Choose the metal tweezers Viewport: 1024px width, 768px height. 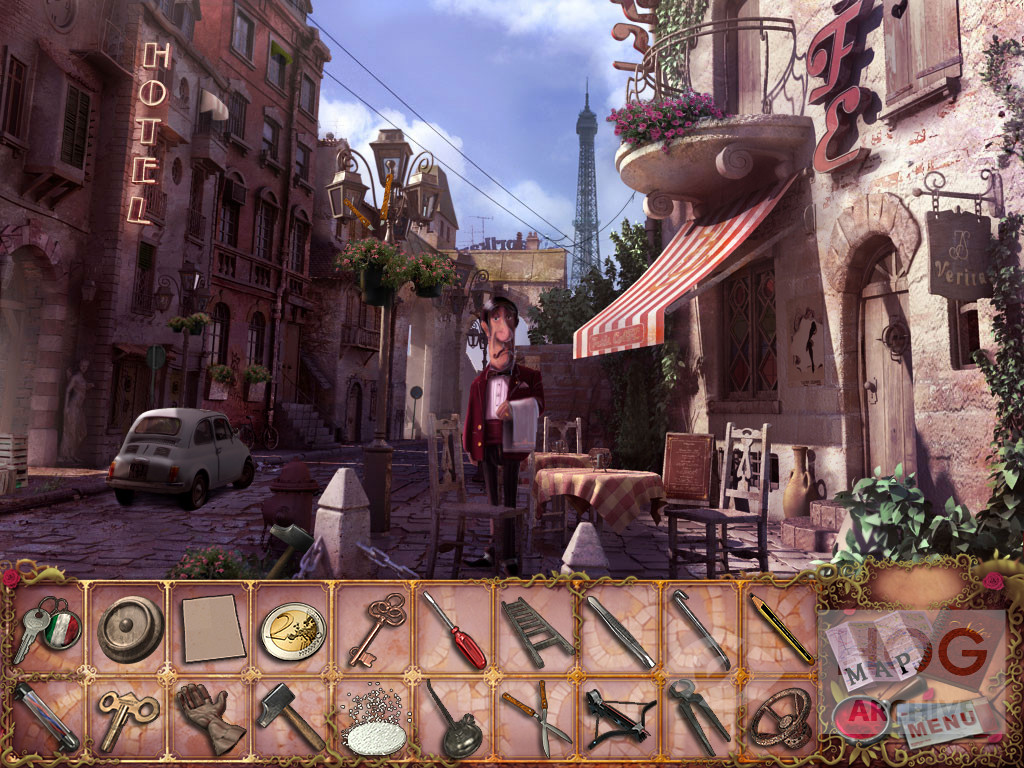[x=620, y=632]
